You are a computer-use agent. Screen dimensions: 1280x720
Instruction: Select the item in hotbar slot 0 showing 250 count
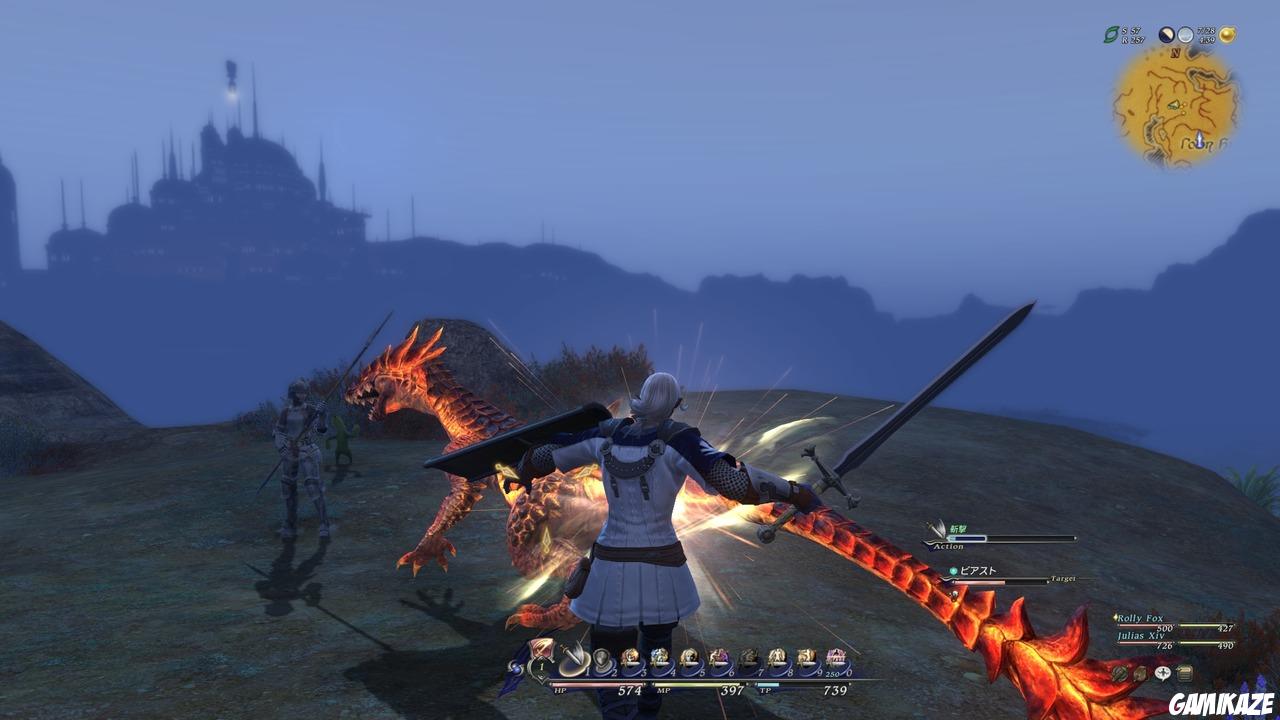pos(835,655)
